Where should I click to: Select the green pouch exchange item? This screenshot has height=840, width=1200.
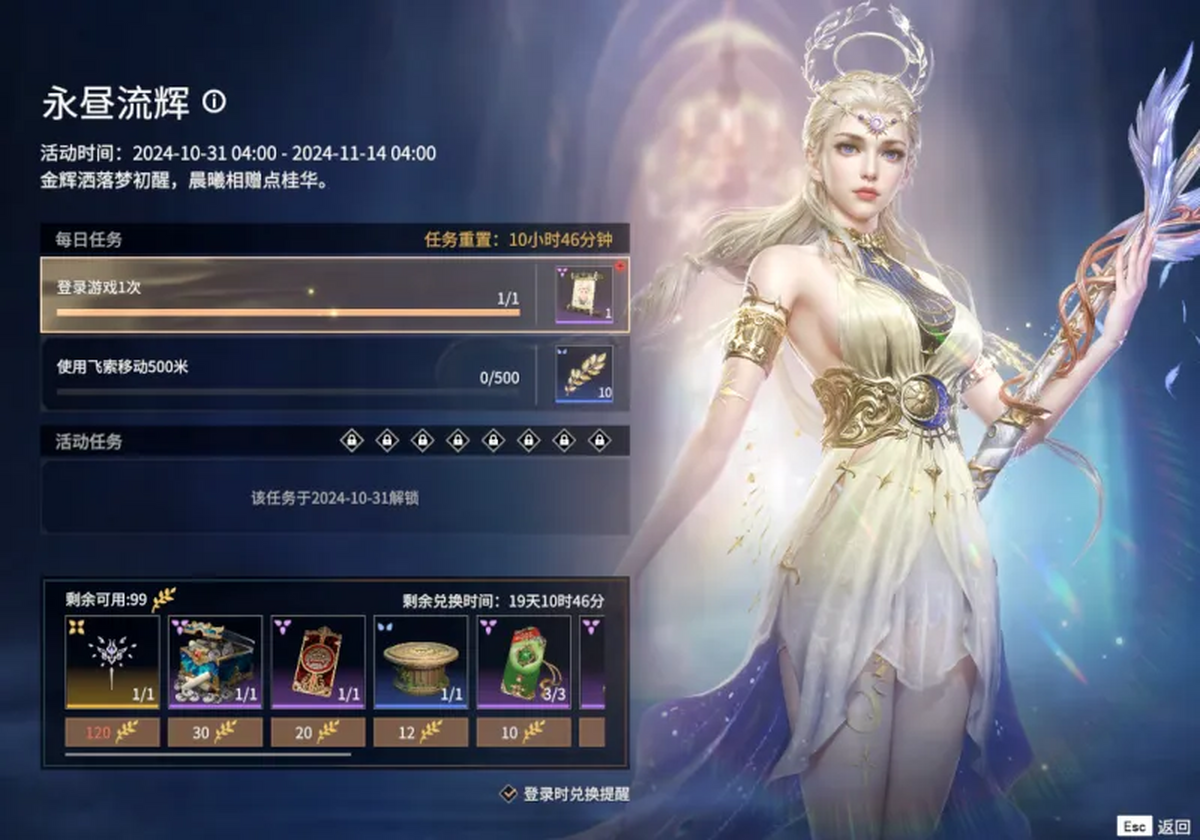click(524, 662)
